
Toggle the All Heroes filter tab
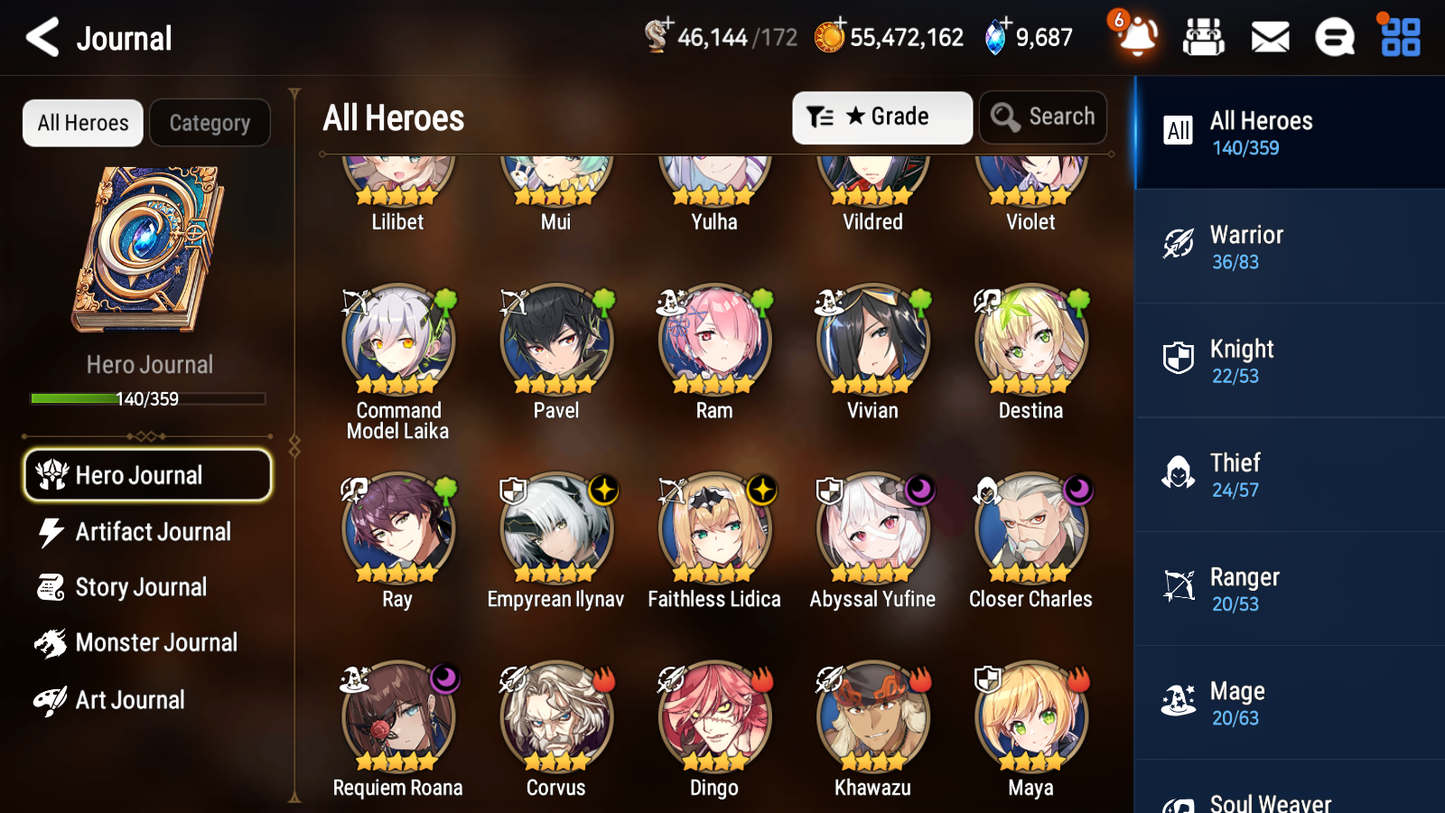point(82,123)
